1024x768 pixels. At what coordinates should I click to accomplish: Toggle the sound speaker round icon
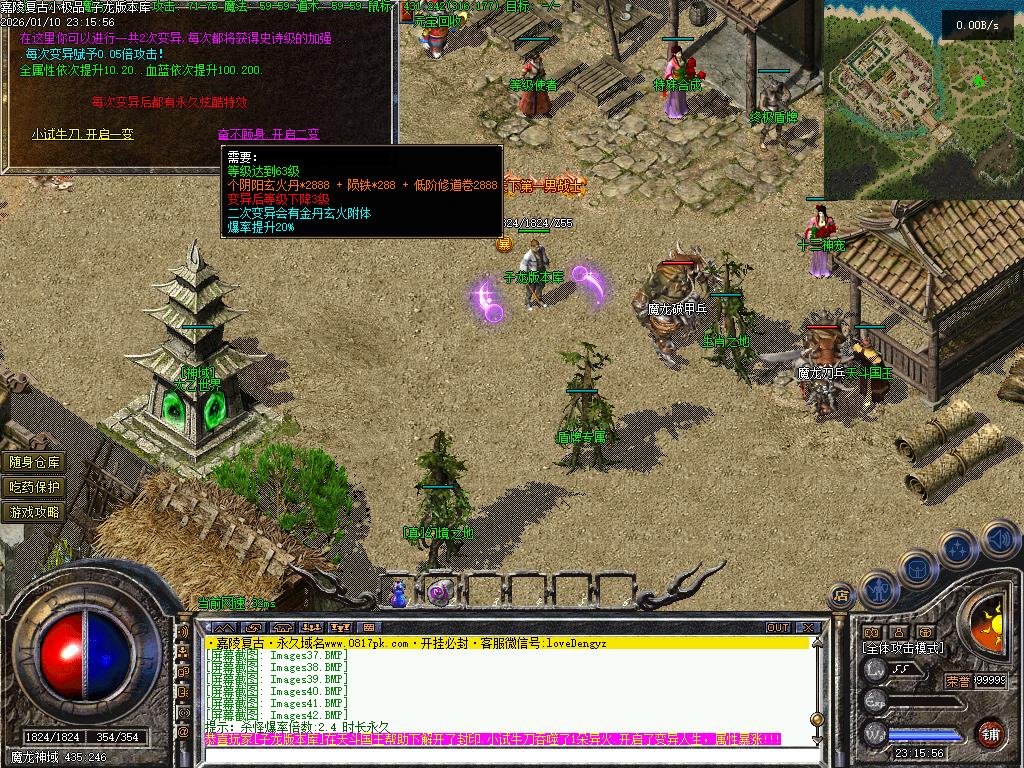999,539
